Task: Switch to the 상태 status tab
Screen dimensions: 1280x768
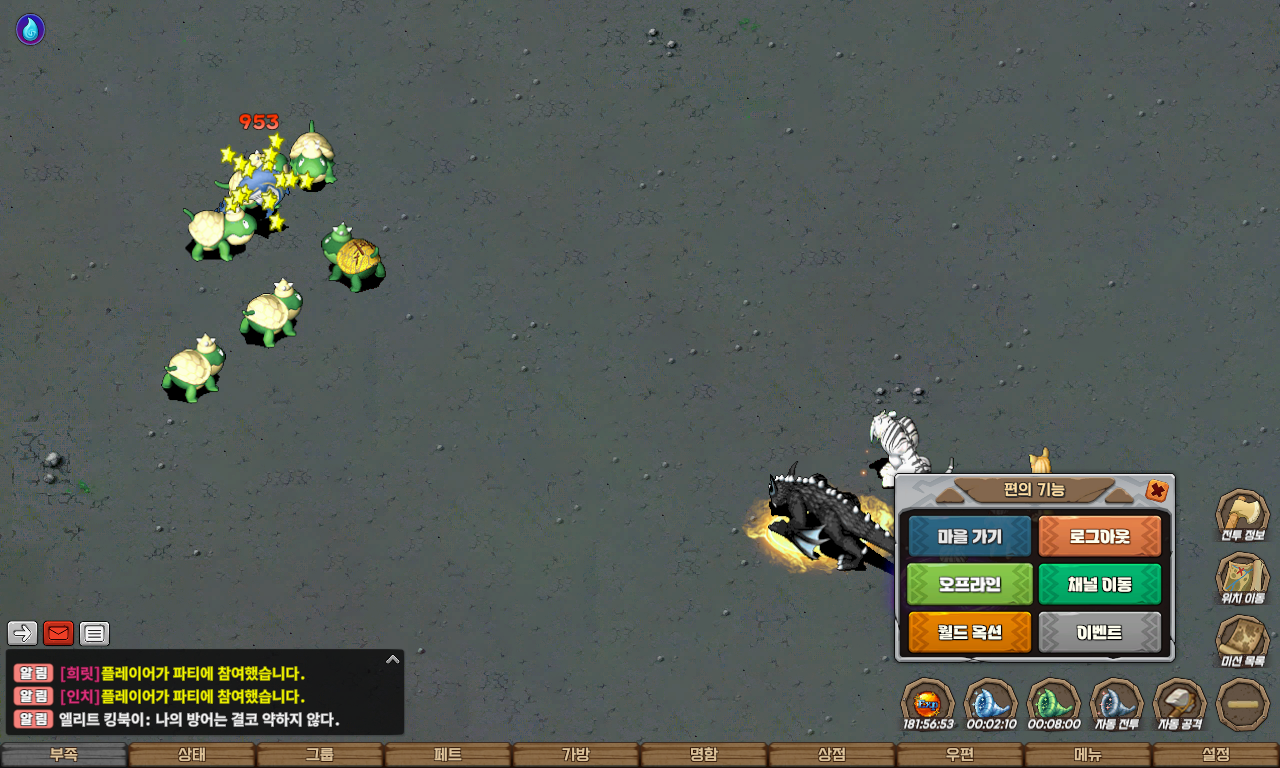Action: click(192, 755)
